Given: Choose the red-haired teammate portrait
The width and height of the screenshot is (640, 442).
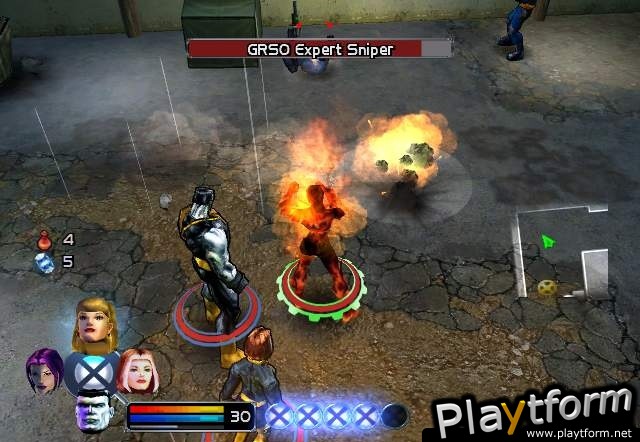Looking at the screenshot, I should click(x=137, y=370).
